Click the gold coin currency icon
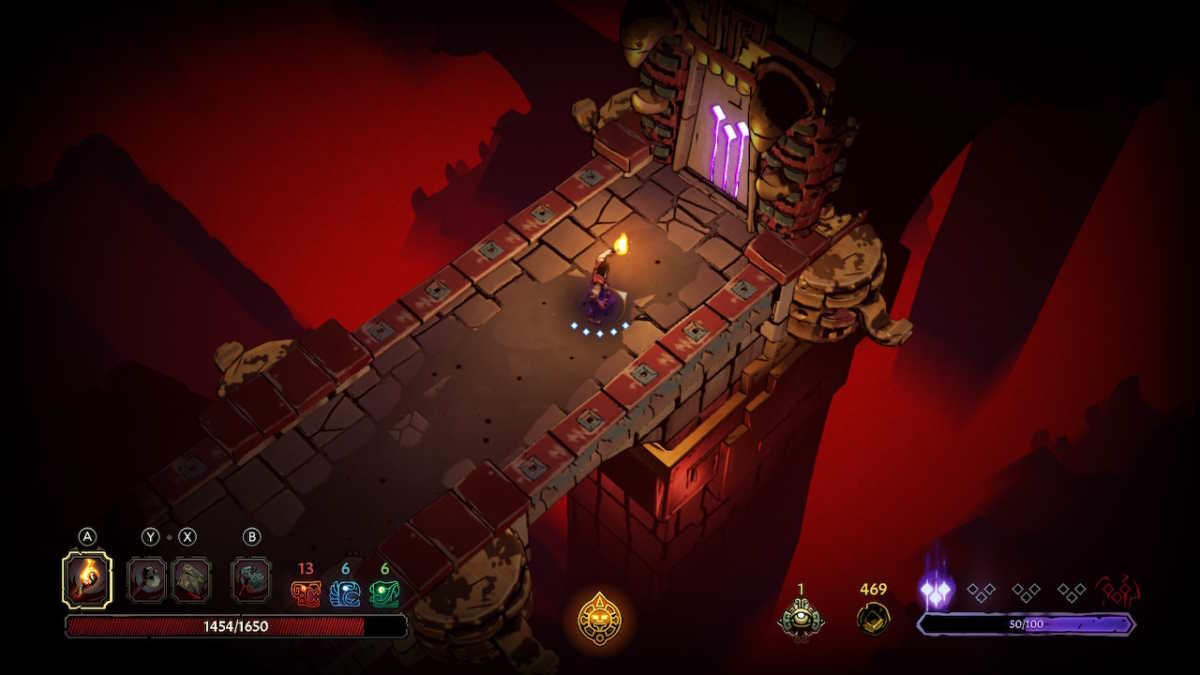This screenshot has height=675, width=1200. [x=873, y=617]
